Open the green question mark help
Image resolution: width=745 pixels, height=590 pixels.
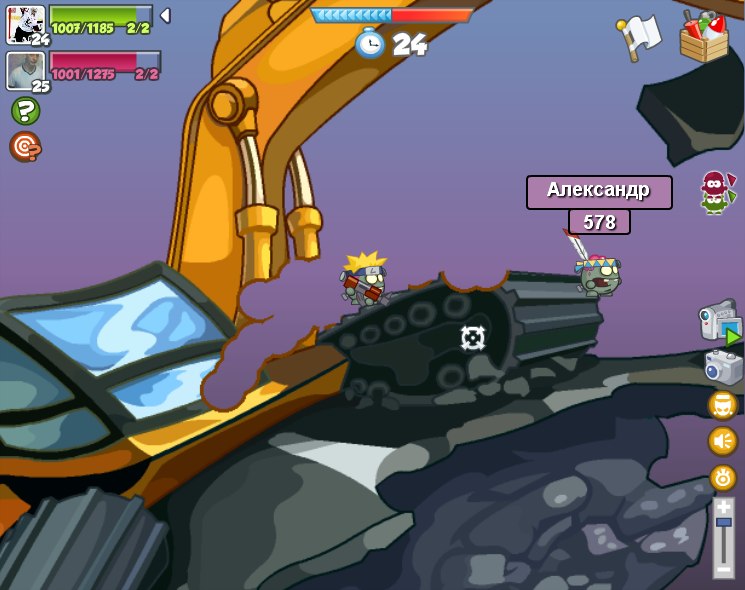(x=25, y=111)
